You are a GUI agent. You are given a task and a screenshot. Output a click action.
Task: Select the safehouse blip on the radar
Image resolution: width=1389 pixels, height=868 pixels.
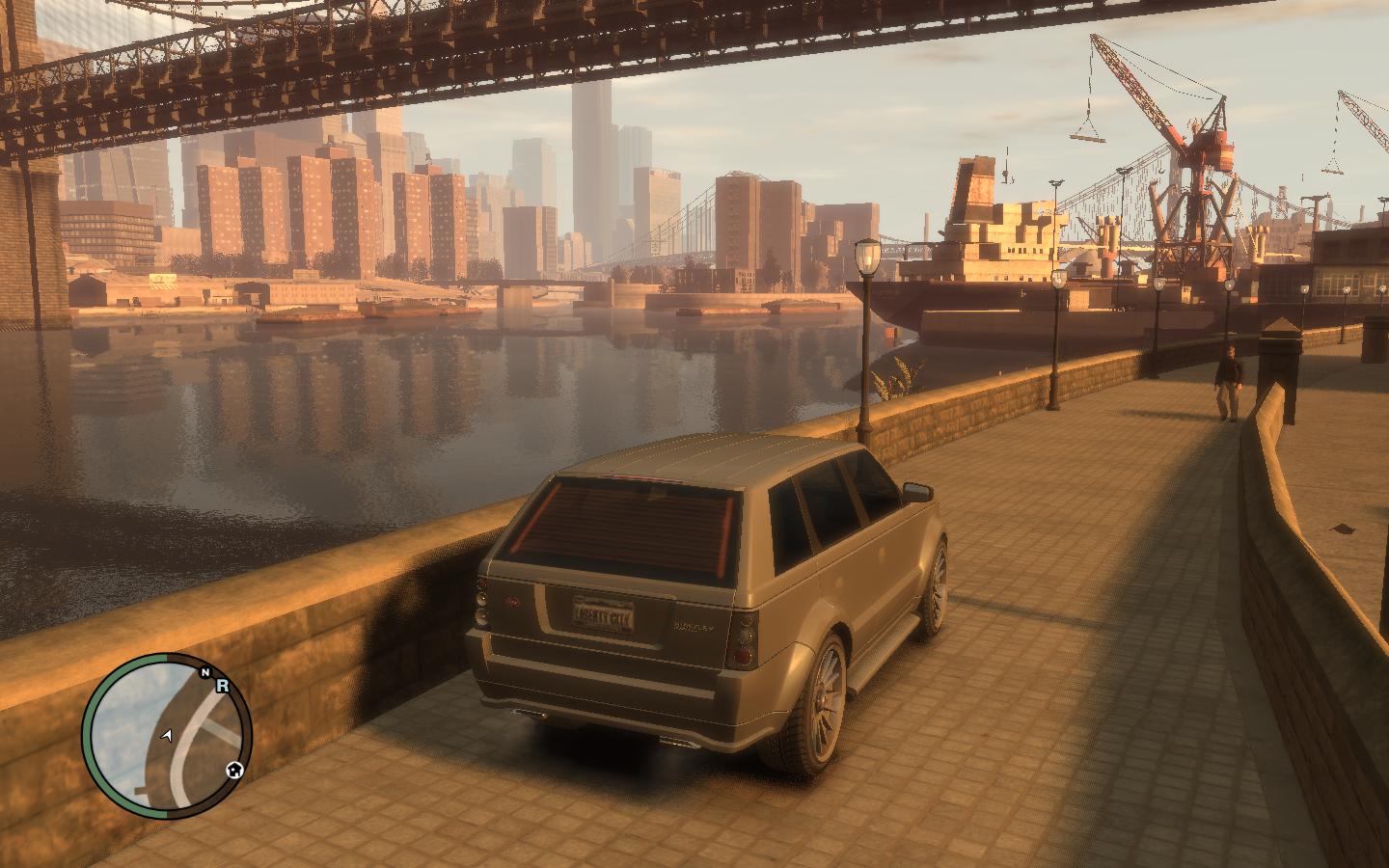(x=233, y=770)
